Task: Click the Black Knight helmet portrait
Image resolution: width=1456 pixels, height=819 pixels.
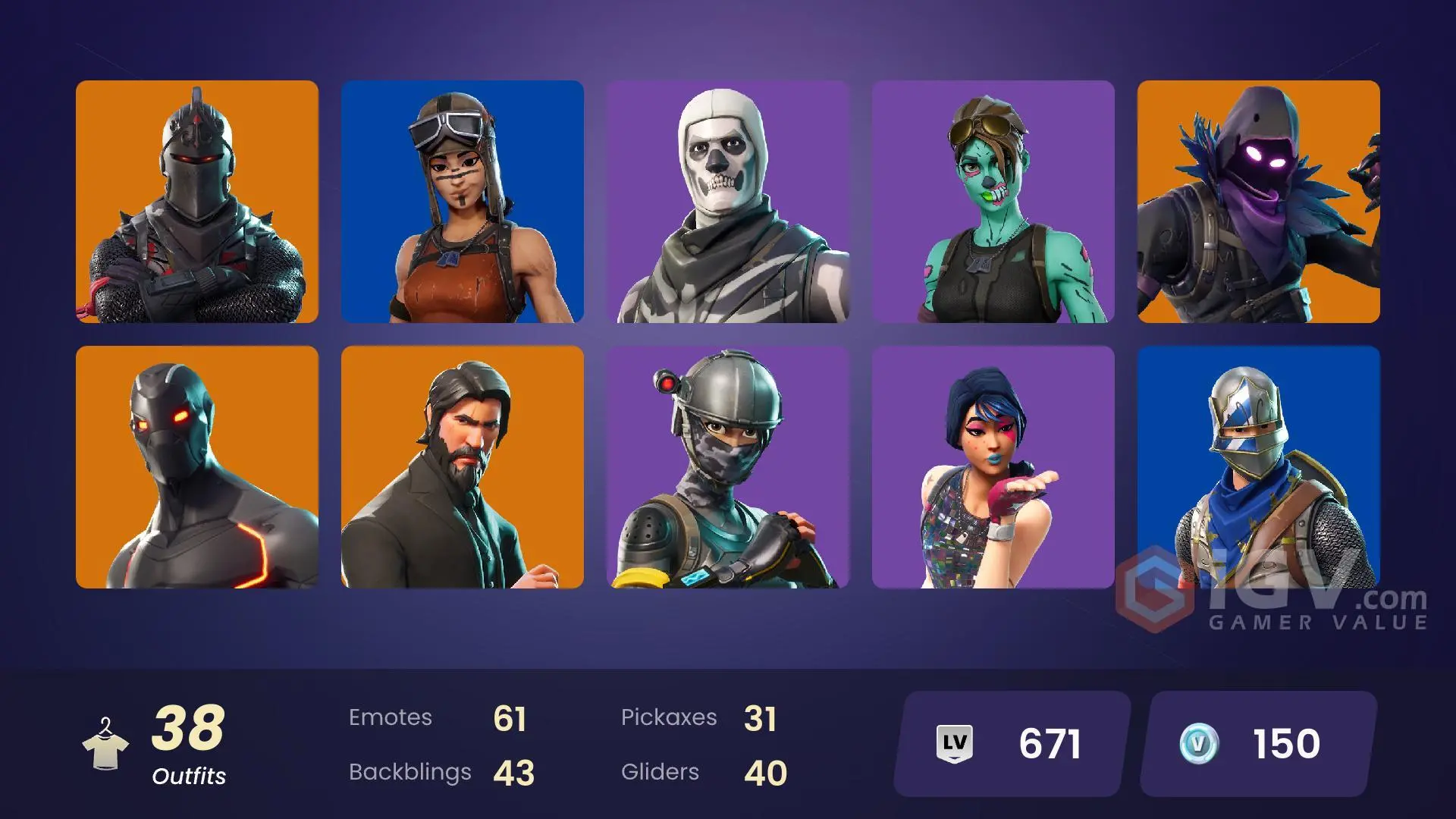Action: (x=198, y=201)
